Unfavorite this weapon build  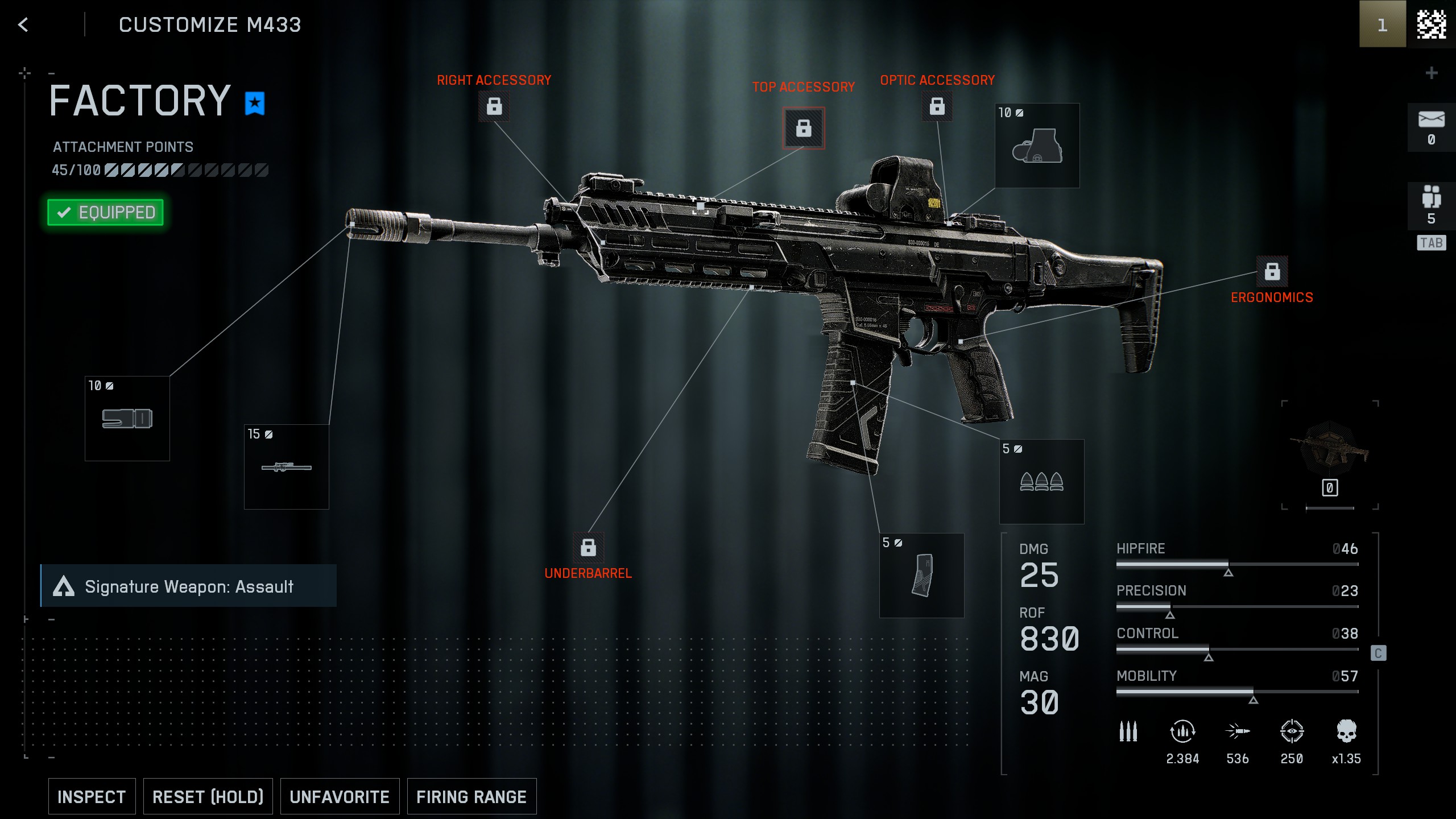coord(340,796)
